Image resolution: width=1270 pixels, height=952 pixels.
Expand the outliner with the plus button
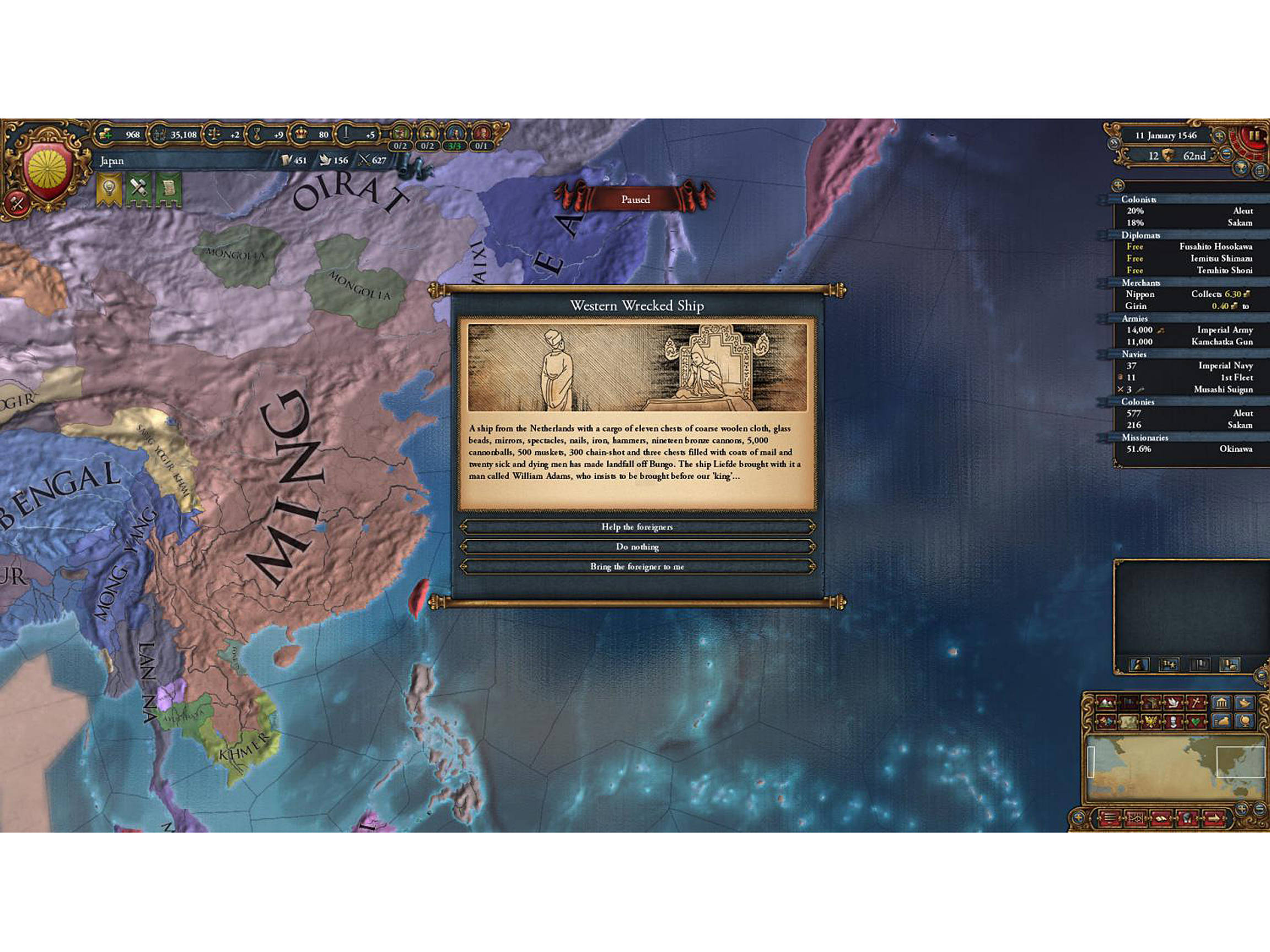click(1118, 185)
